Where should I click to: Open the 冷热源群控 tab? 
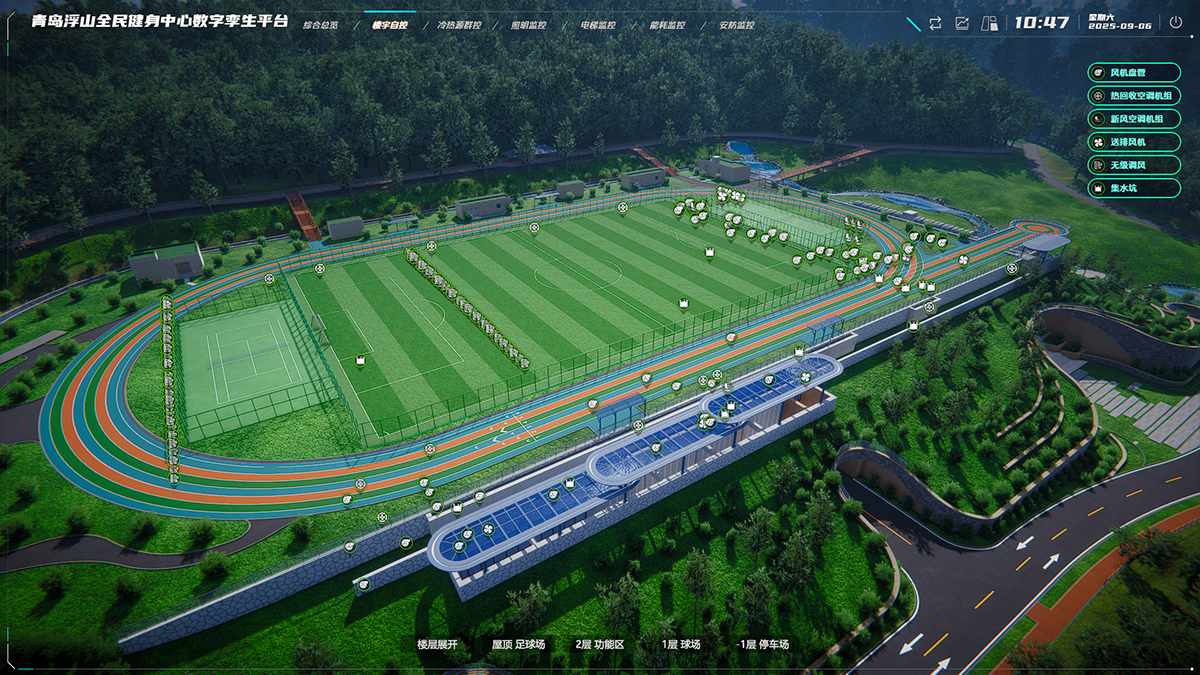point(459,25)
